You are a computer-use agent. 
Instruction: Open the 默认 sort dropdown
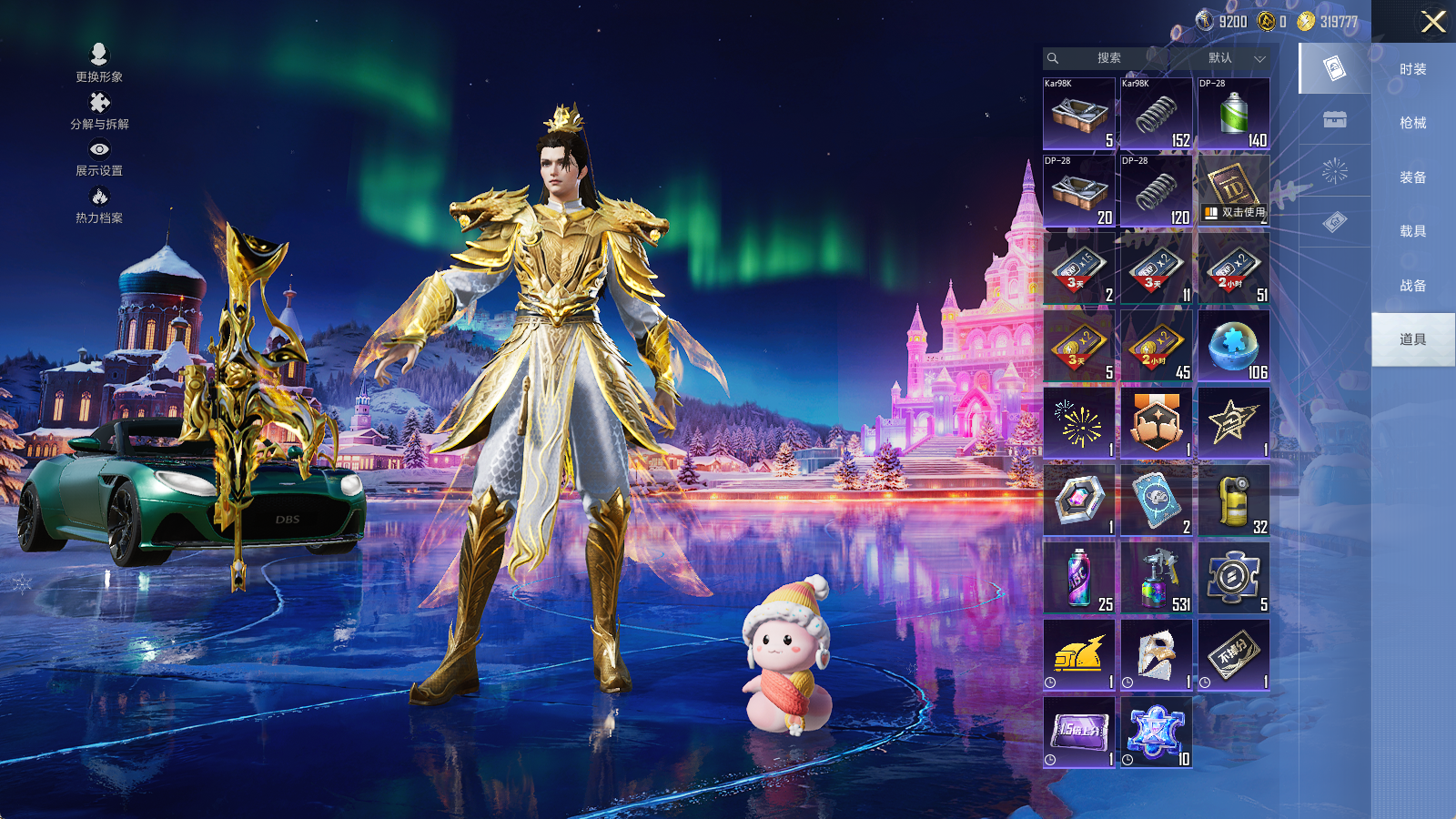point(1233,58)
